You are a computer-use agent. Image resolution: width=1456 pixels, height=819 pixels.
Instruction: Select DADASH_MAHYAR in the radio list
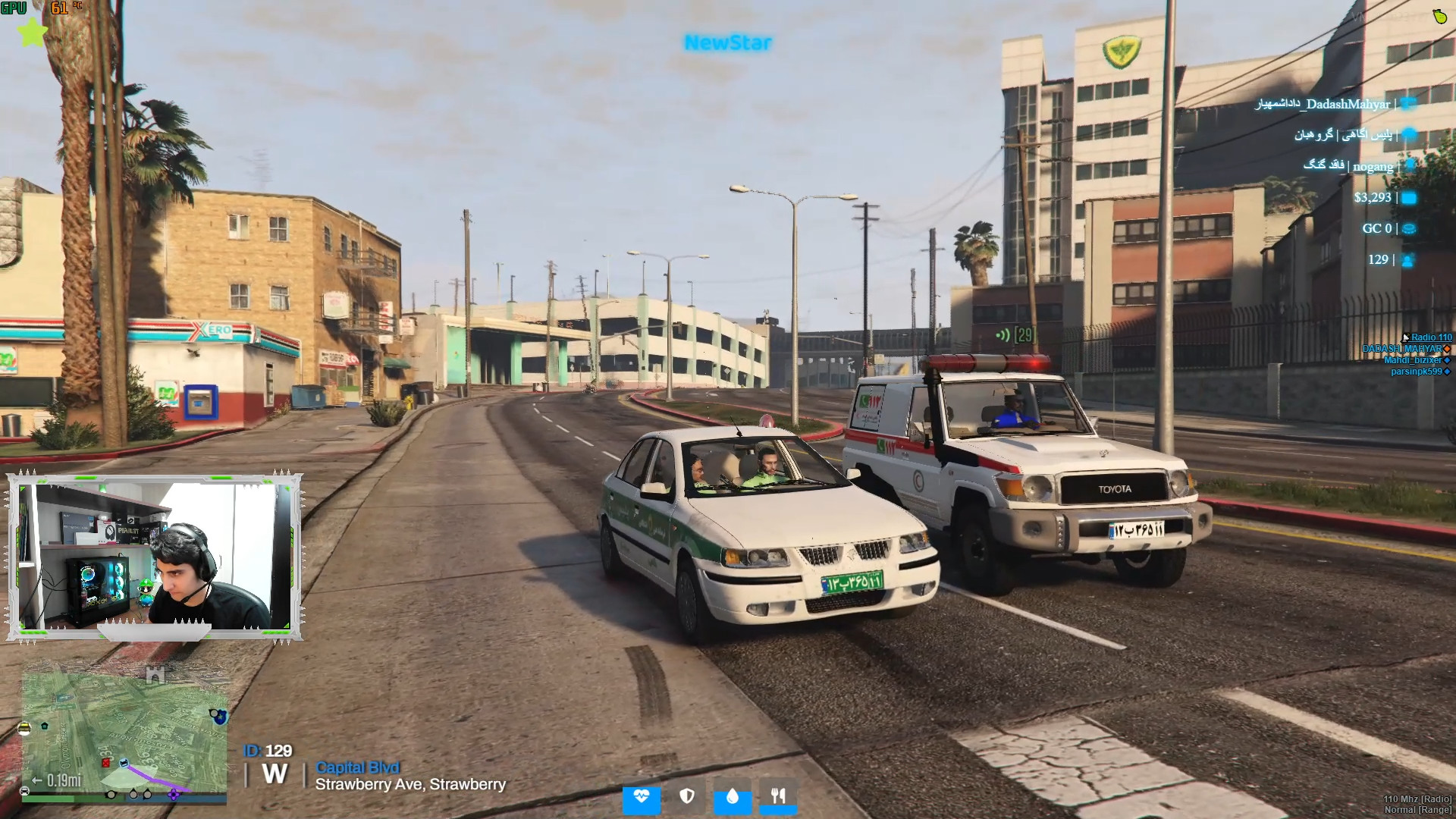[x=1401, y=349]
